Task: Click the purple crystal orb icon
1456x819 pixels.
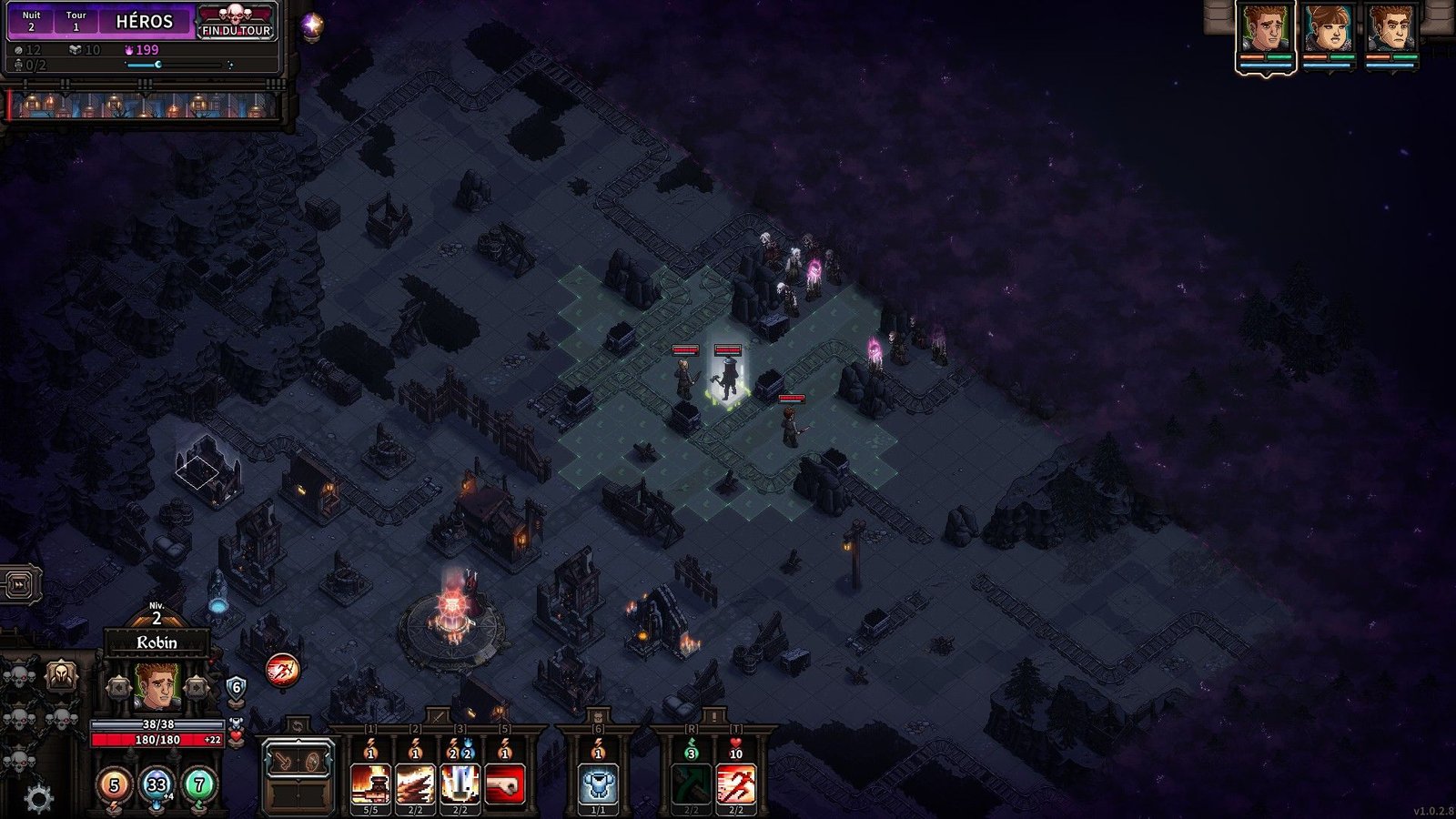Action: (x=311, y=25)
